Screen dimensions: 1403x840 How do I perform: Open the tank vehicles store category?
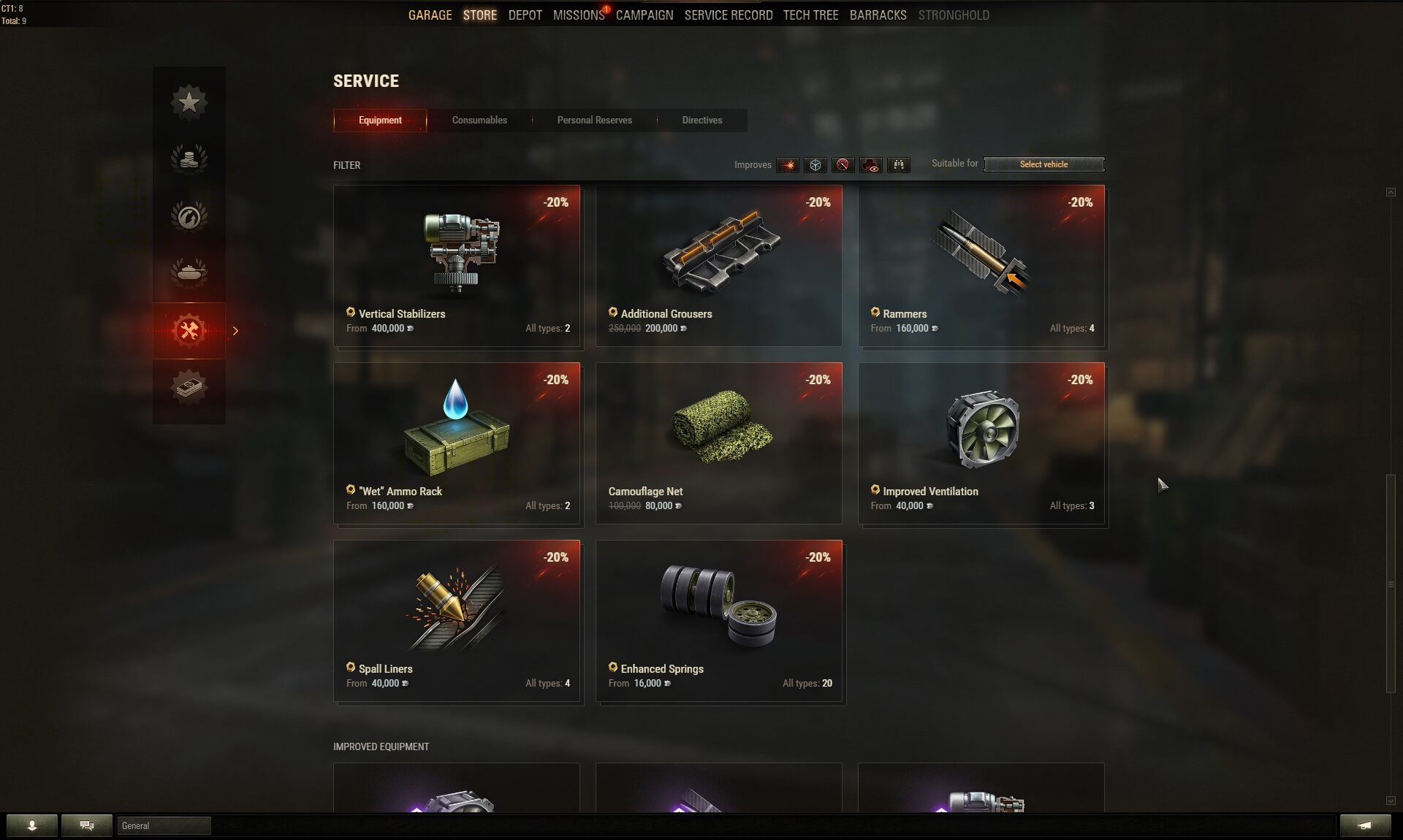(189, 272)
